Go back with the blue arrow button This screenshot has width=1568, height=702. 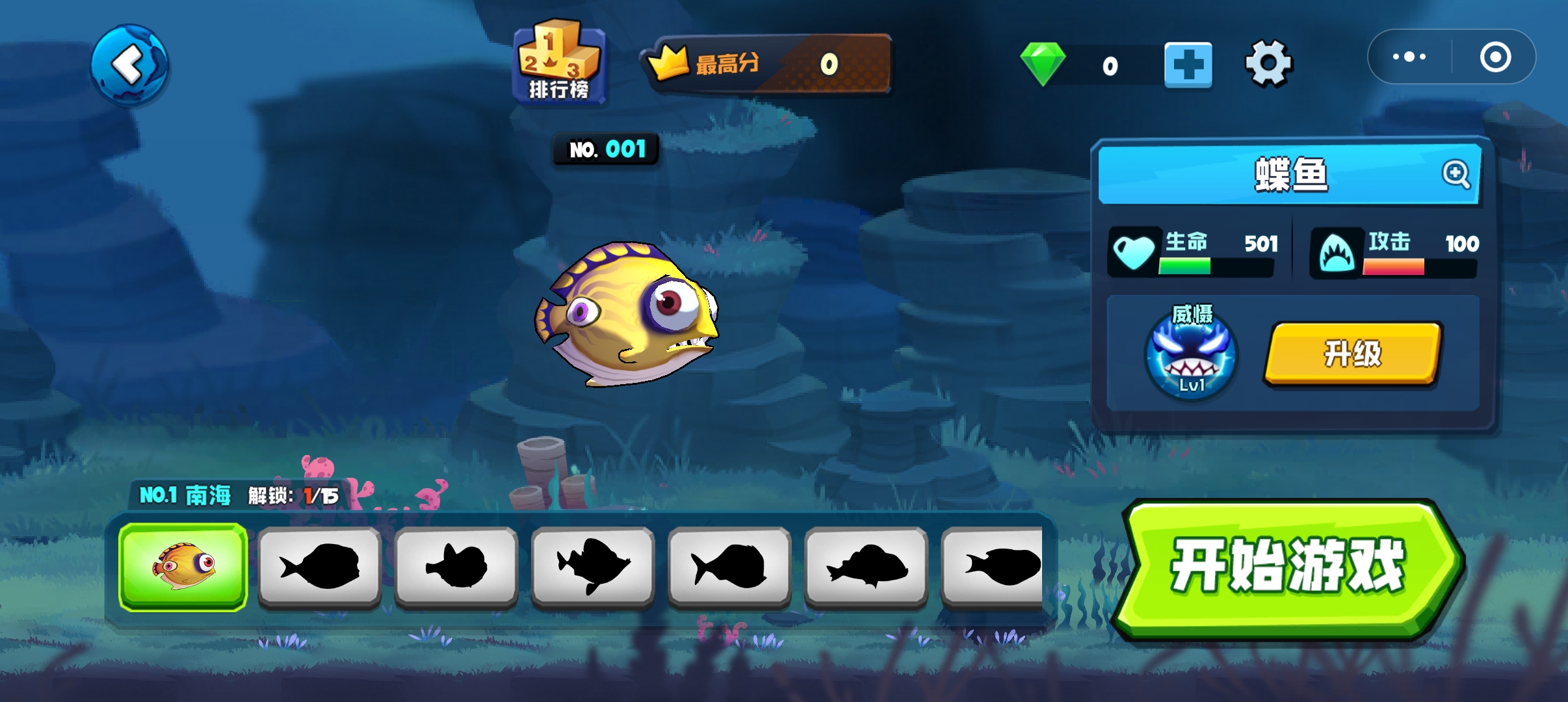pos(129,64)
